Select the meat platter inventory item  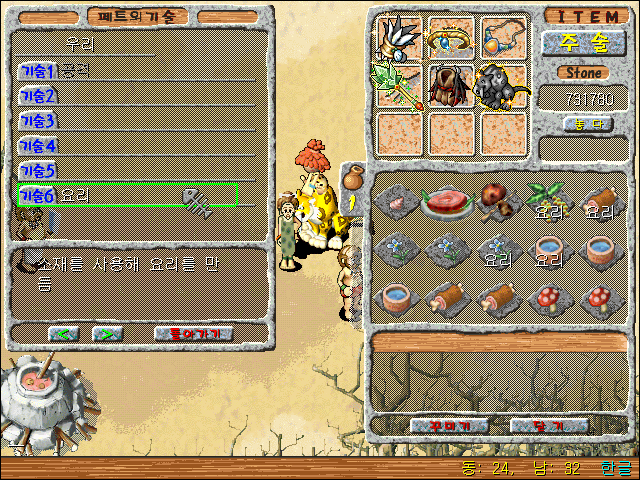(445, 200)
